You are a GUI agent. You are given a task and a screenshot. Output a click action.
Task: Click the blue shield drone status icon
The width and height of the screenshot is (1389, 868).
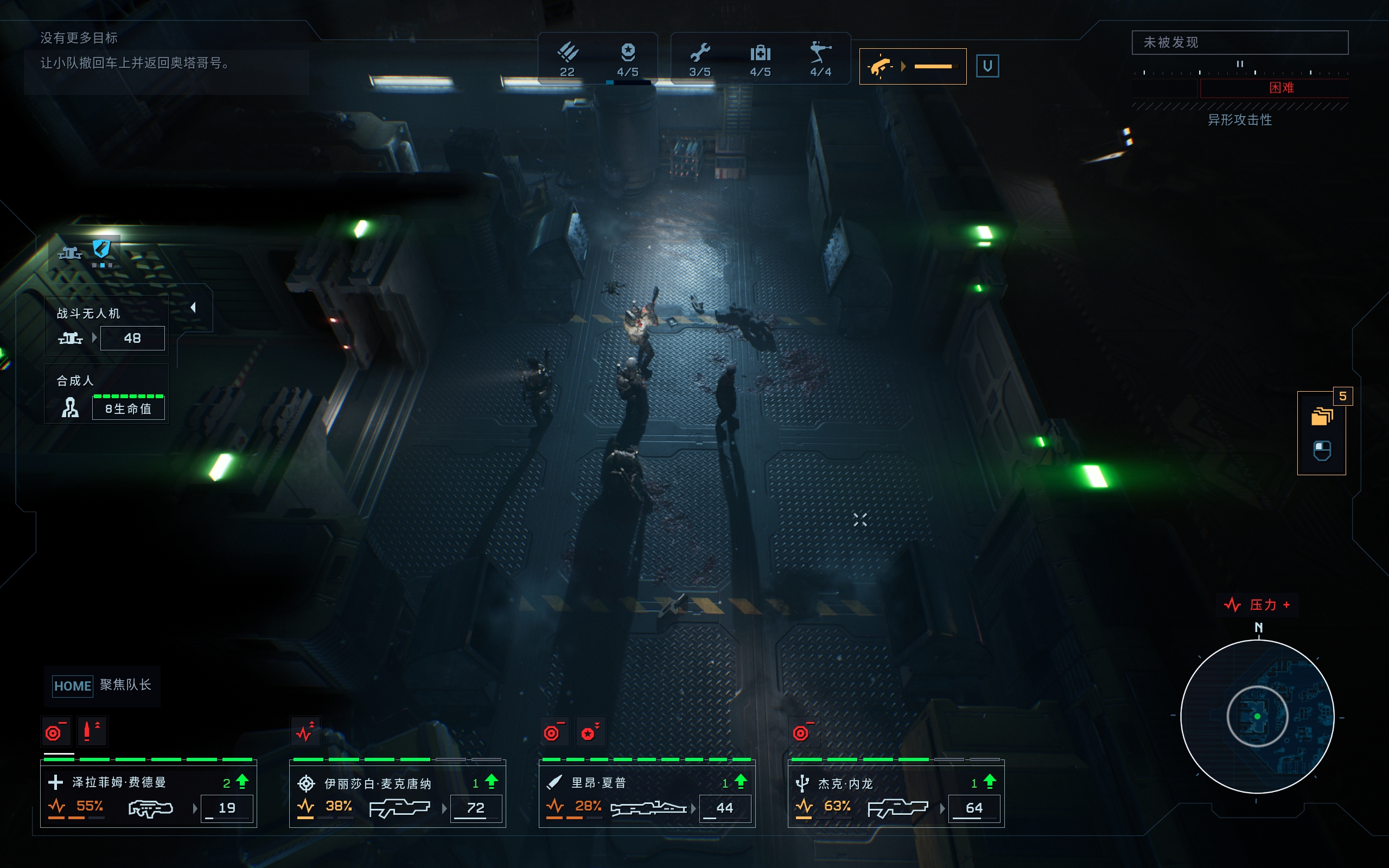pyautogui.click(x=101, y=249)
